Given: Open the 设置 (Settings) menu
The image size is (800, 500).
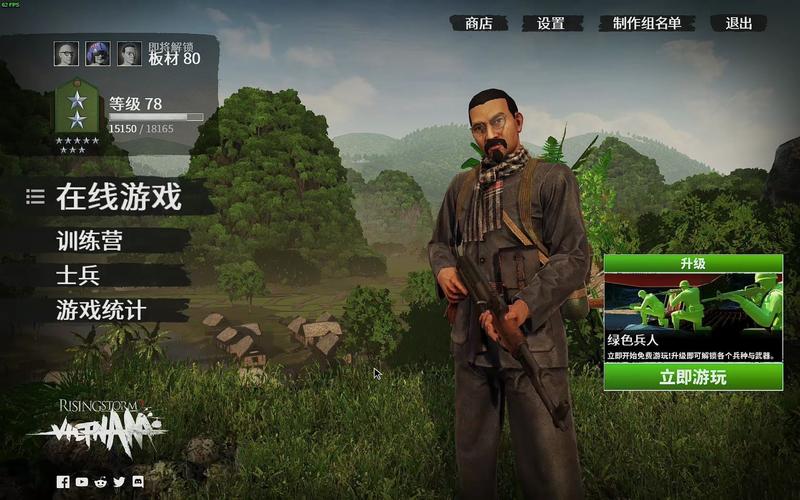Looking at the screenshot, I should tap(551, 23).
